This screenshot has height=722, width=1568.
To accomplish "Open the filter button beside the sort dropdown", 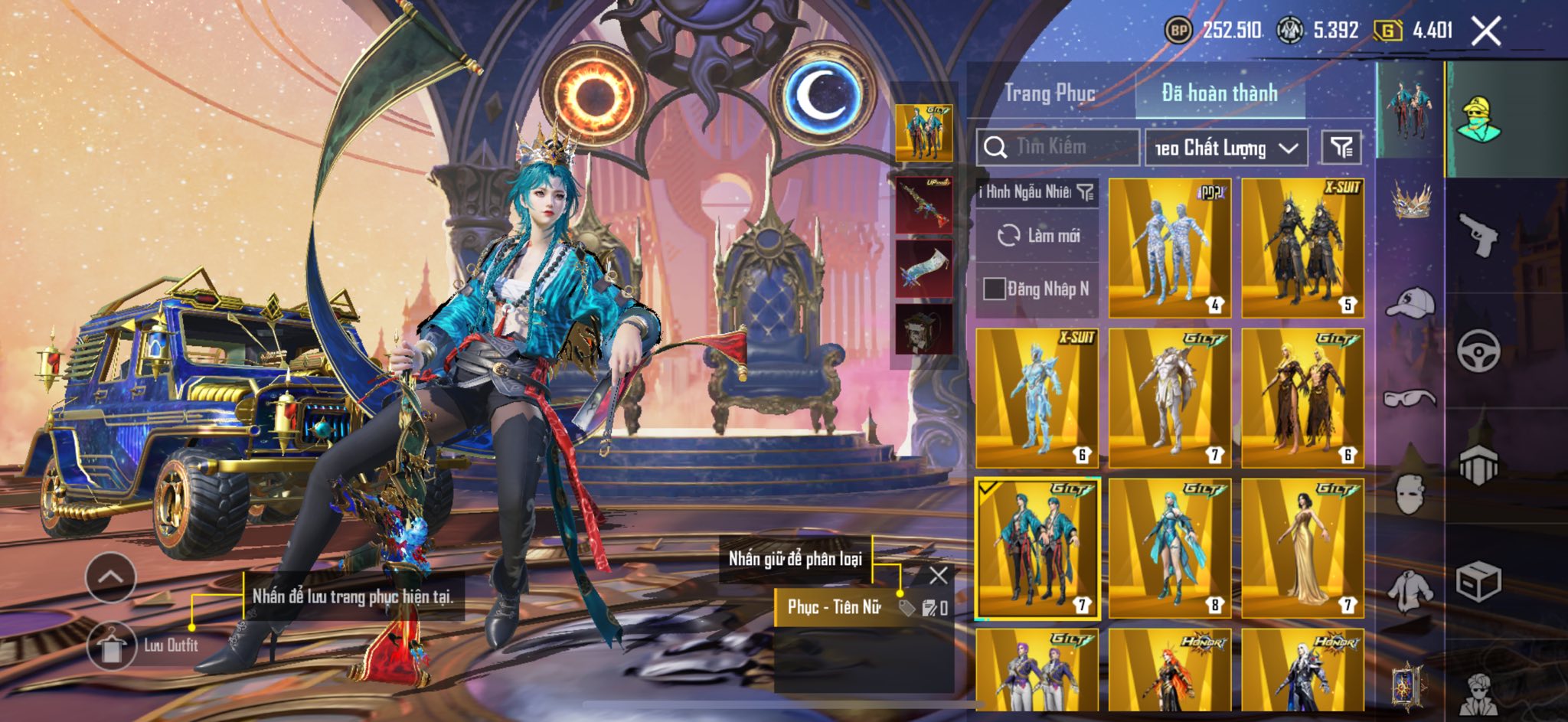I will (1341, 147).
